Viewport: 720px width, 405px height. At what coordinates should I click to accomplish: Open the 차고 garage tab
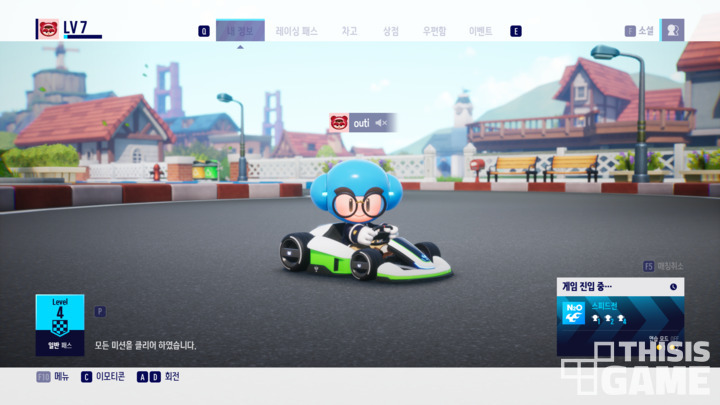pos(349,31)
